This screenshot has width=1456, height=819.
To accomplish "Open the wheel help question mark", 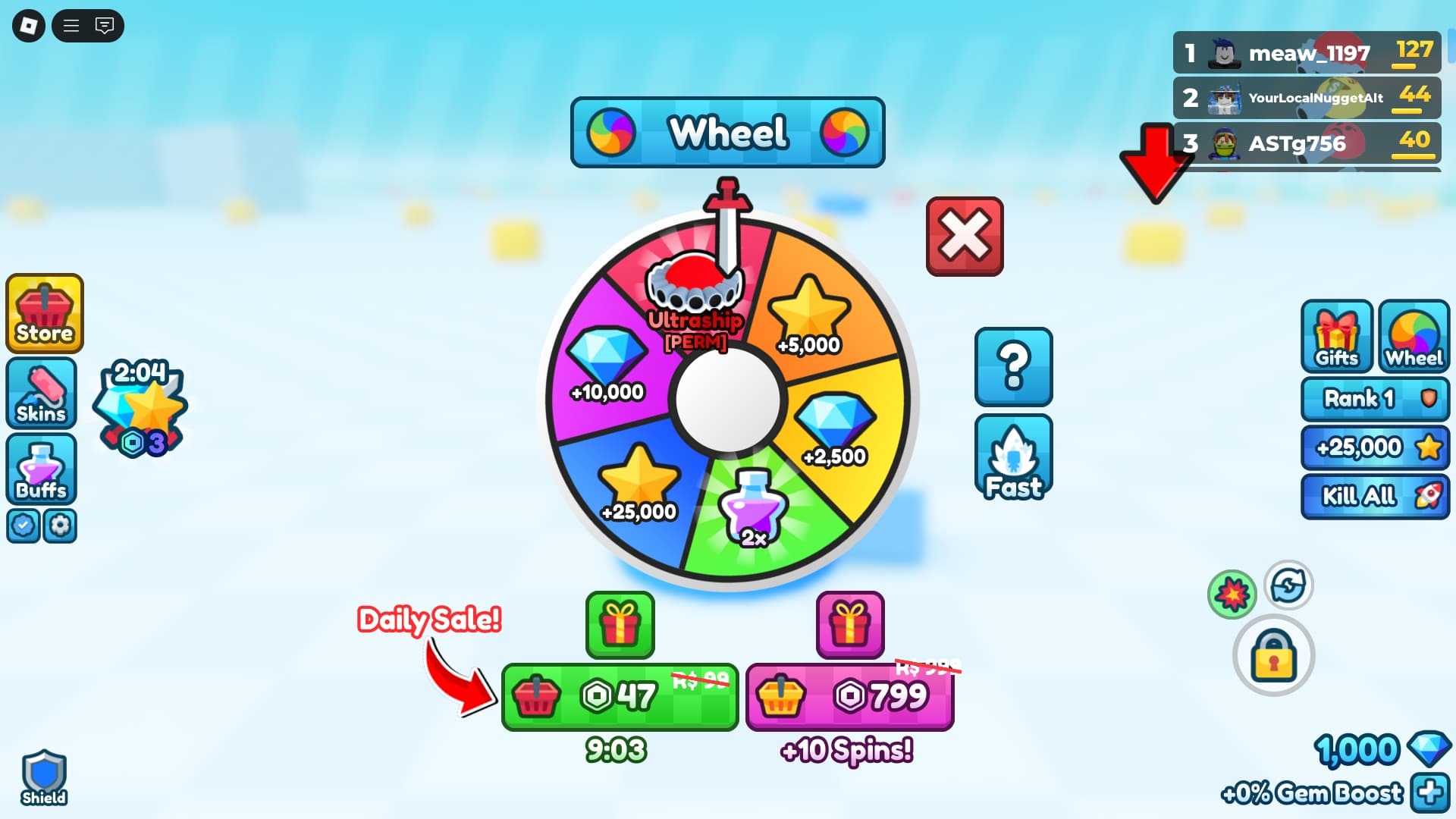I will pos(1013,366).
